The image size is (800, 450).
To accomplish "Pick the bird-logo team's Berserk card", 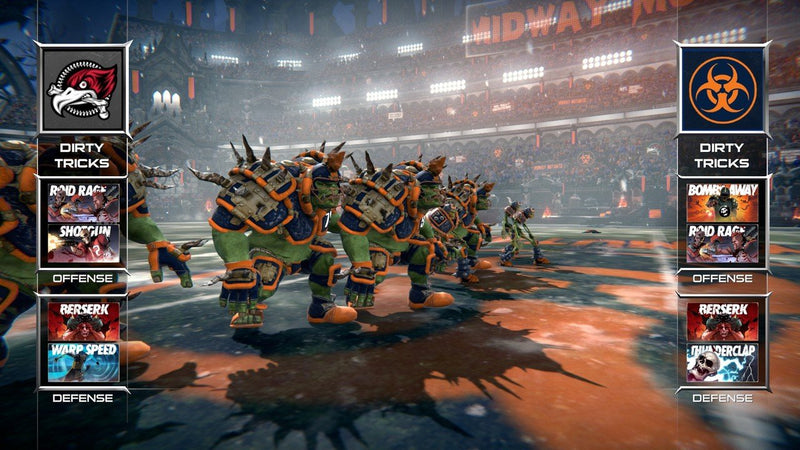I will tap(83, 322).
